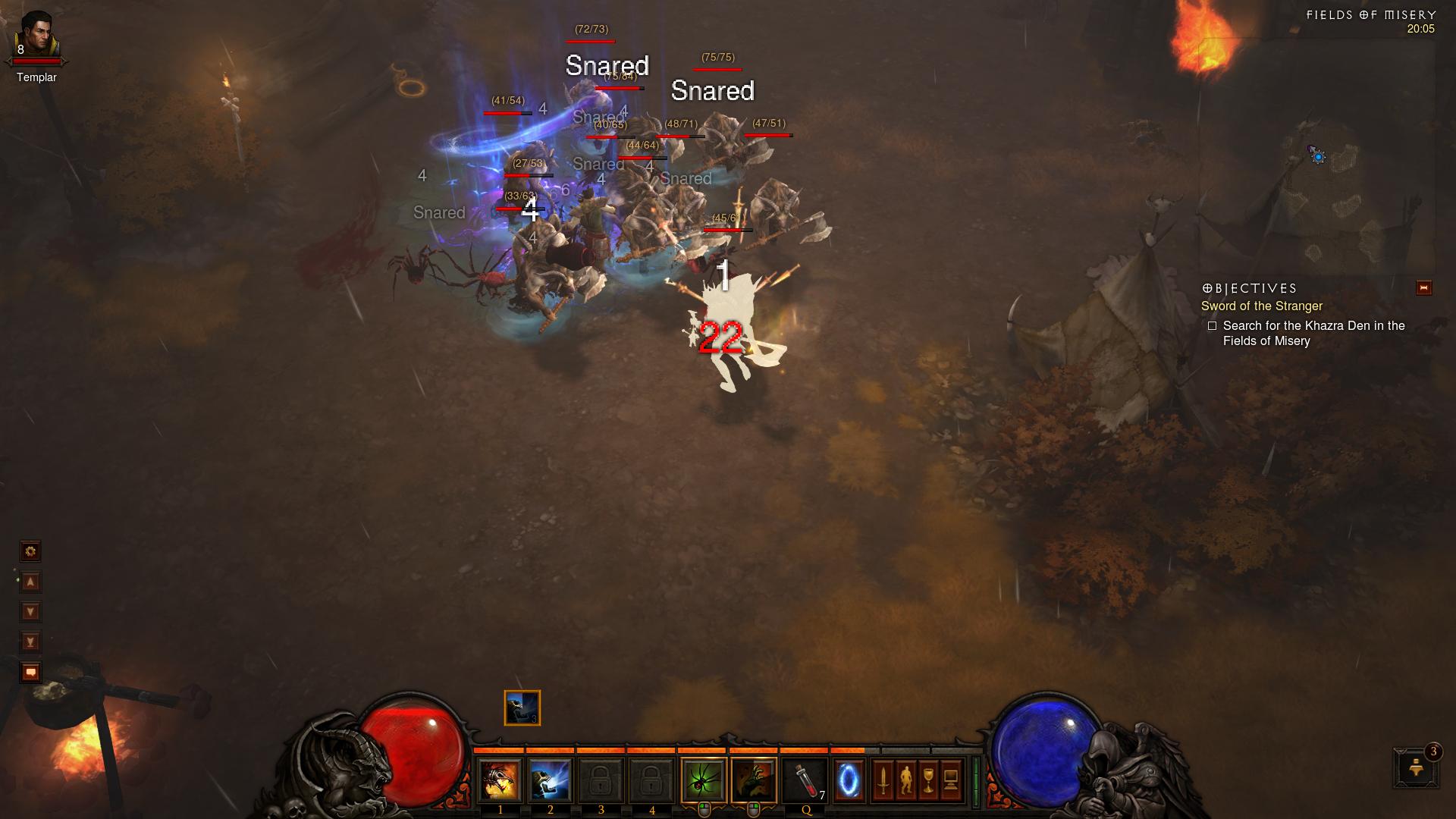The height and width of the screenshot is (819, 1456).
Task: Select the green spider skill
Action: [x=703, y=781]
